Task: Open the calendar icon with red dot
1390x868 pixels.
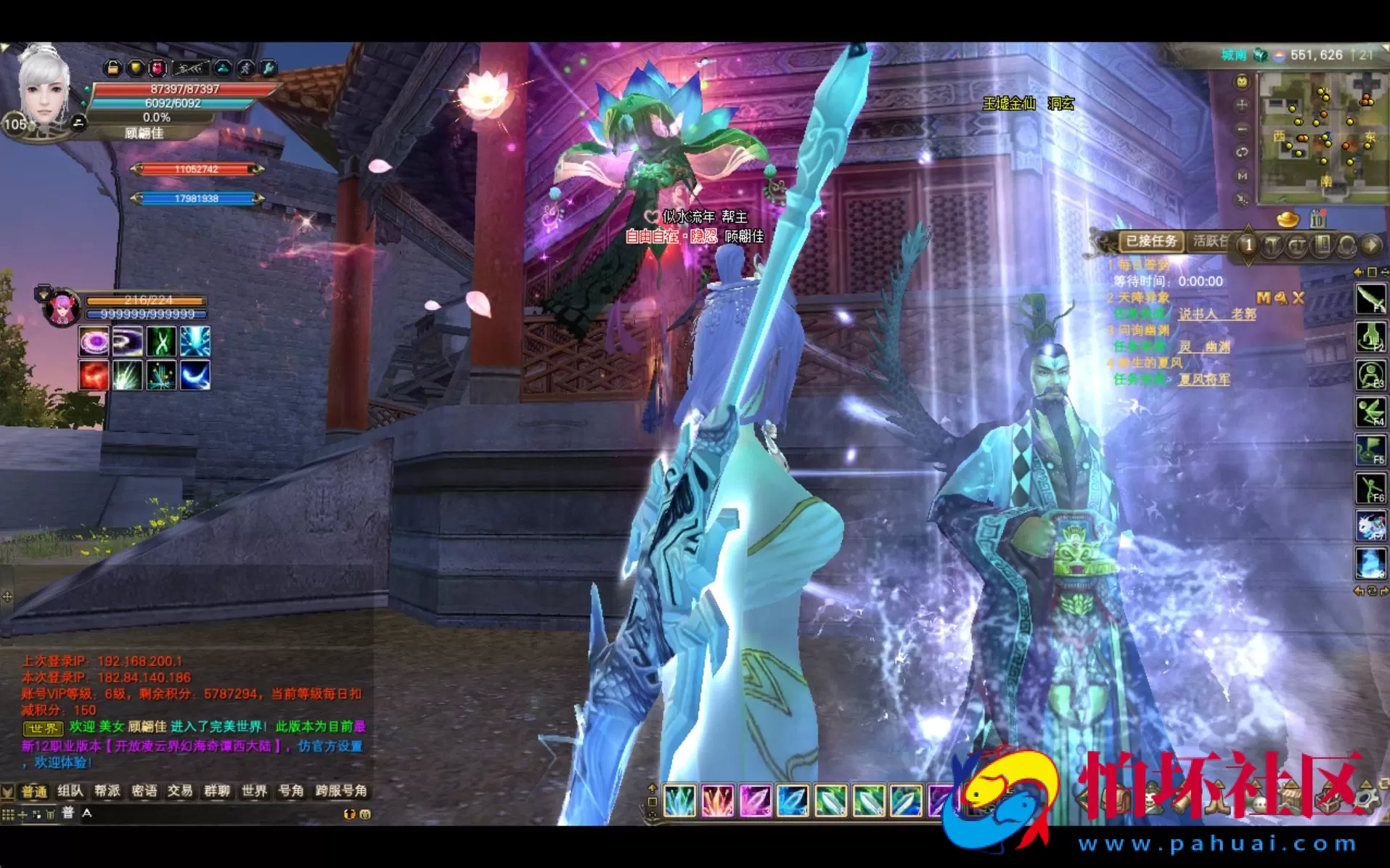Action: click(1317, 218)
